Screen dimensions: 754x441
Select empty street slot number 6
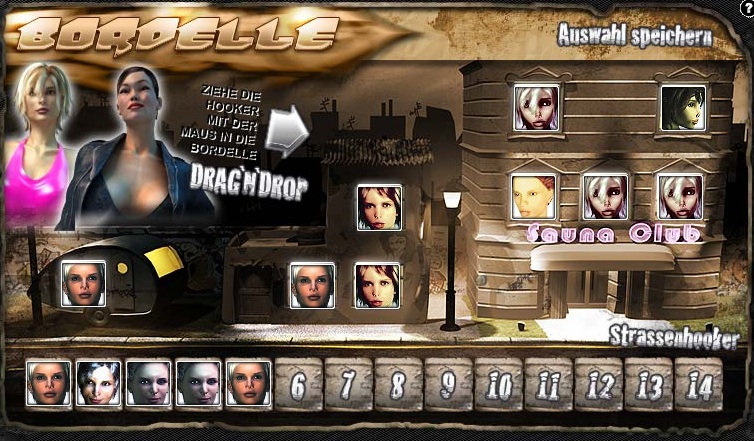299,384
